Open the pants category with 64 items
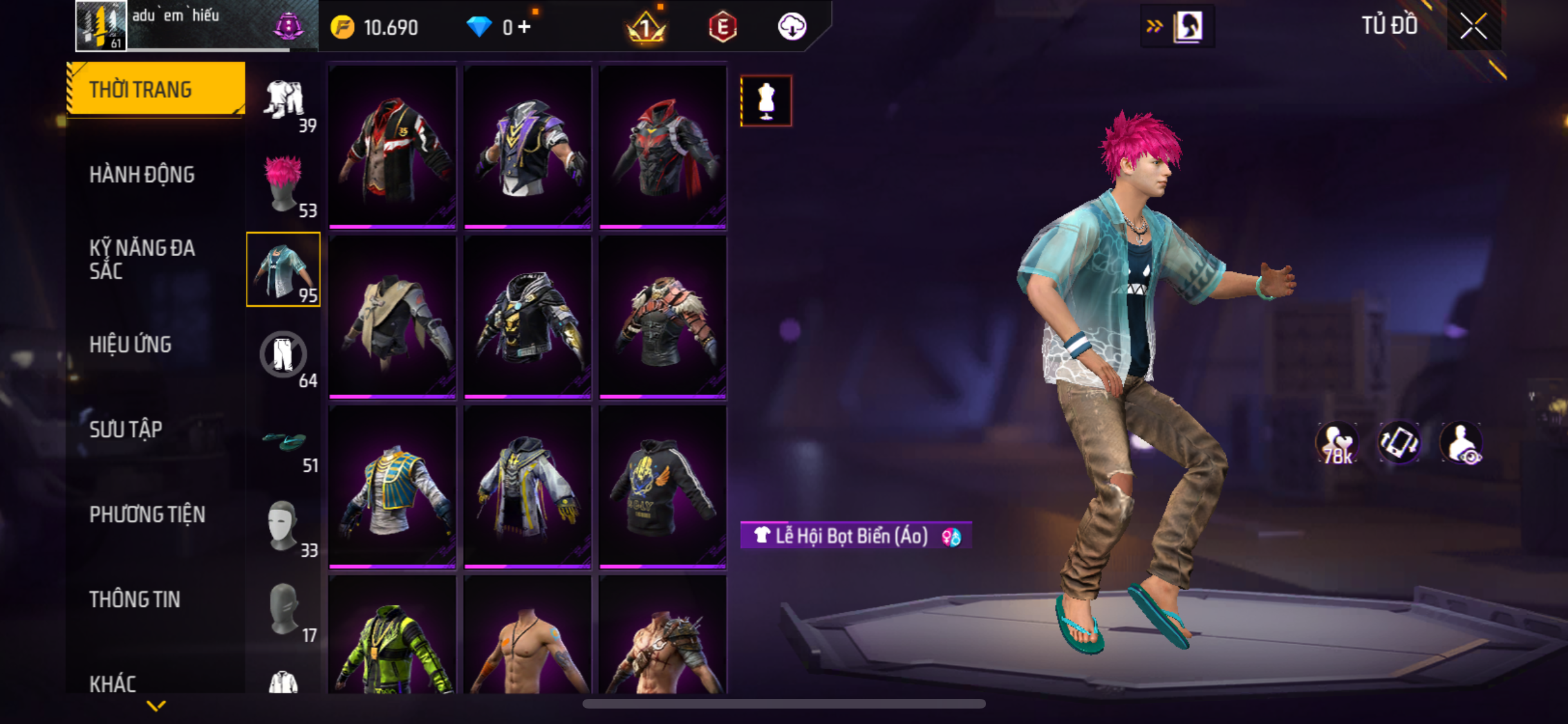Screen dimensions: 1568x724 pos(284,355)
